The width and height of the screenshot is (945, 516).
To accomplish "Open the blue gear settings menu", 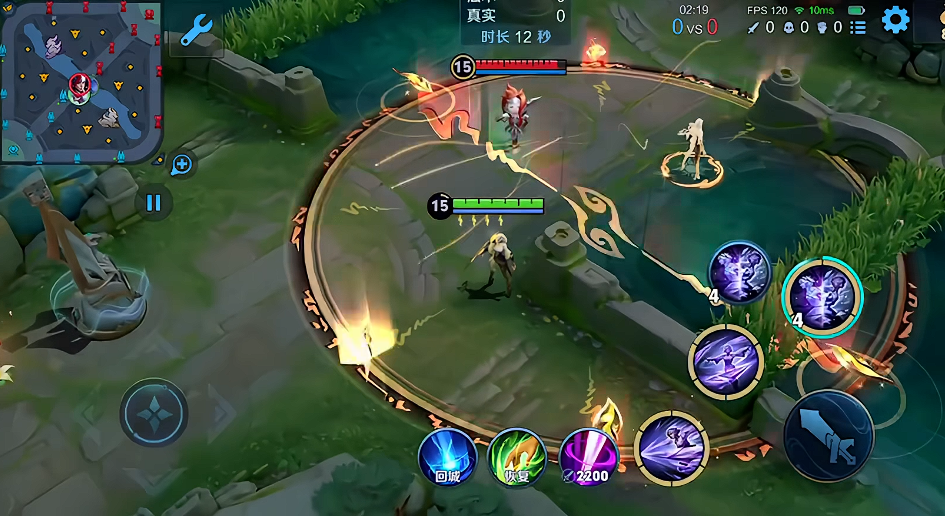I will 895,19.
